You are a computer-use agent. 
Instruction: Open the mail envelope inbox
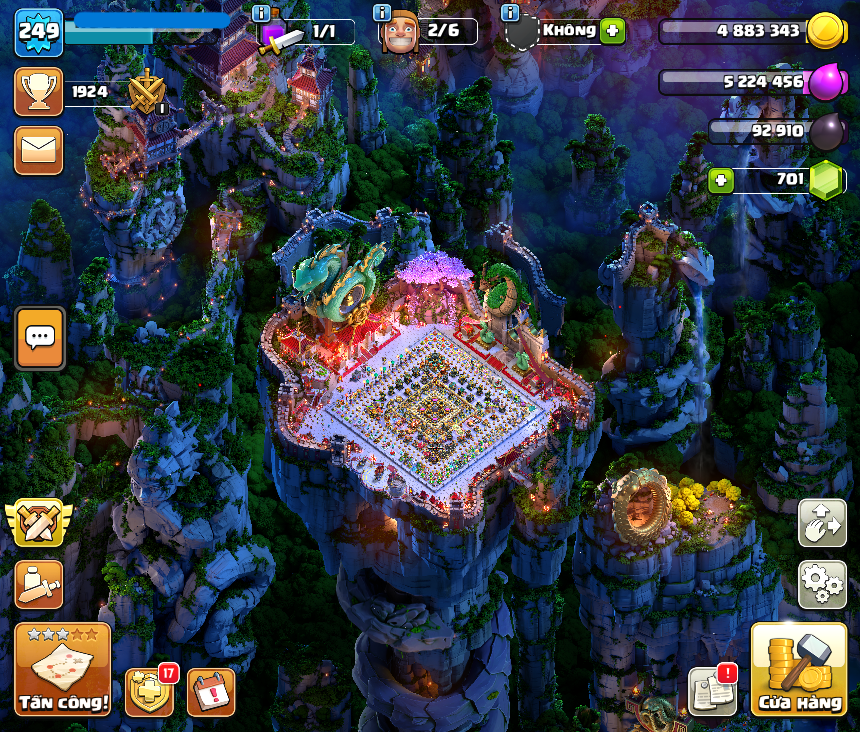click(39, 151)
